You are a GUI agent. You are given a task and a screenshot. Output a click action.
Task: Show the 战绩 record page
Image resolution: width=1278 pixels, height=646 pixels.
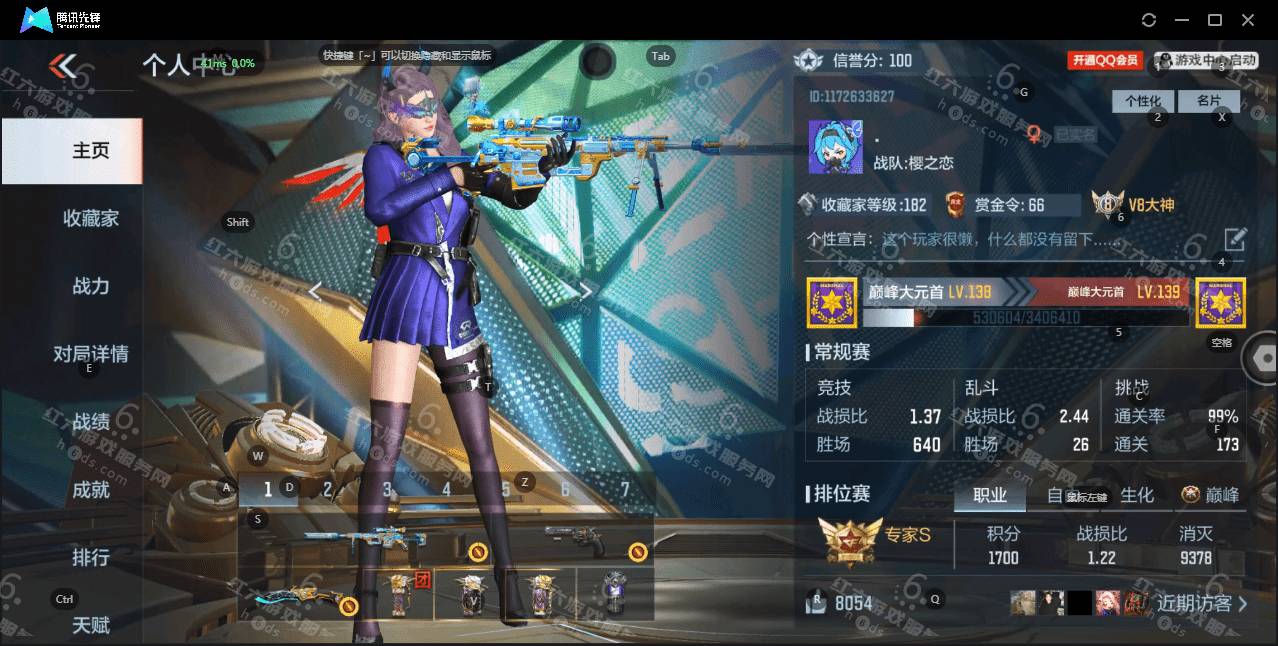coord(90,422)
